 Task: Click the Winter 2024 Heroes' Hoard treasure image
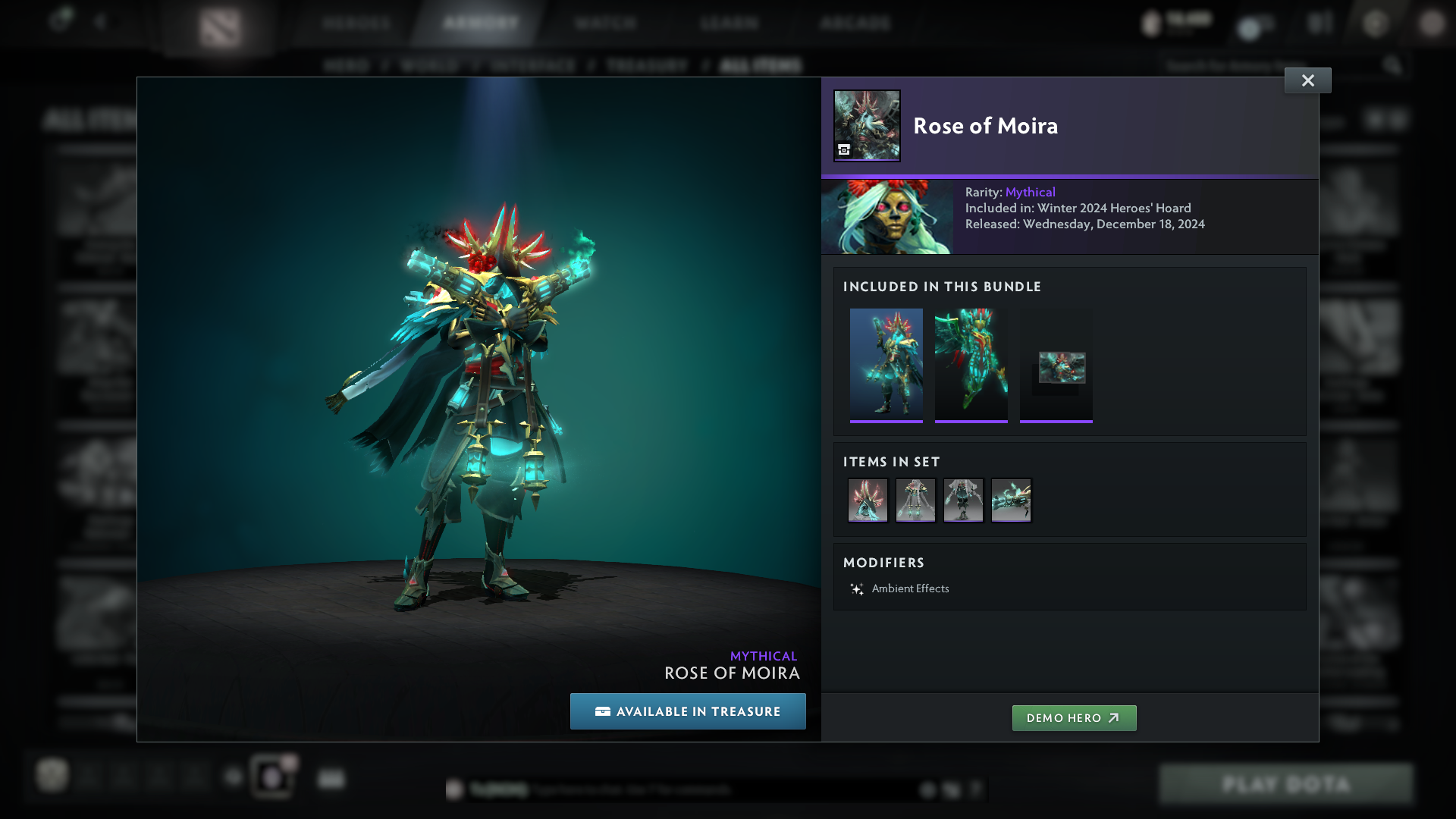pos(887,217)
